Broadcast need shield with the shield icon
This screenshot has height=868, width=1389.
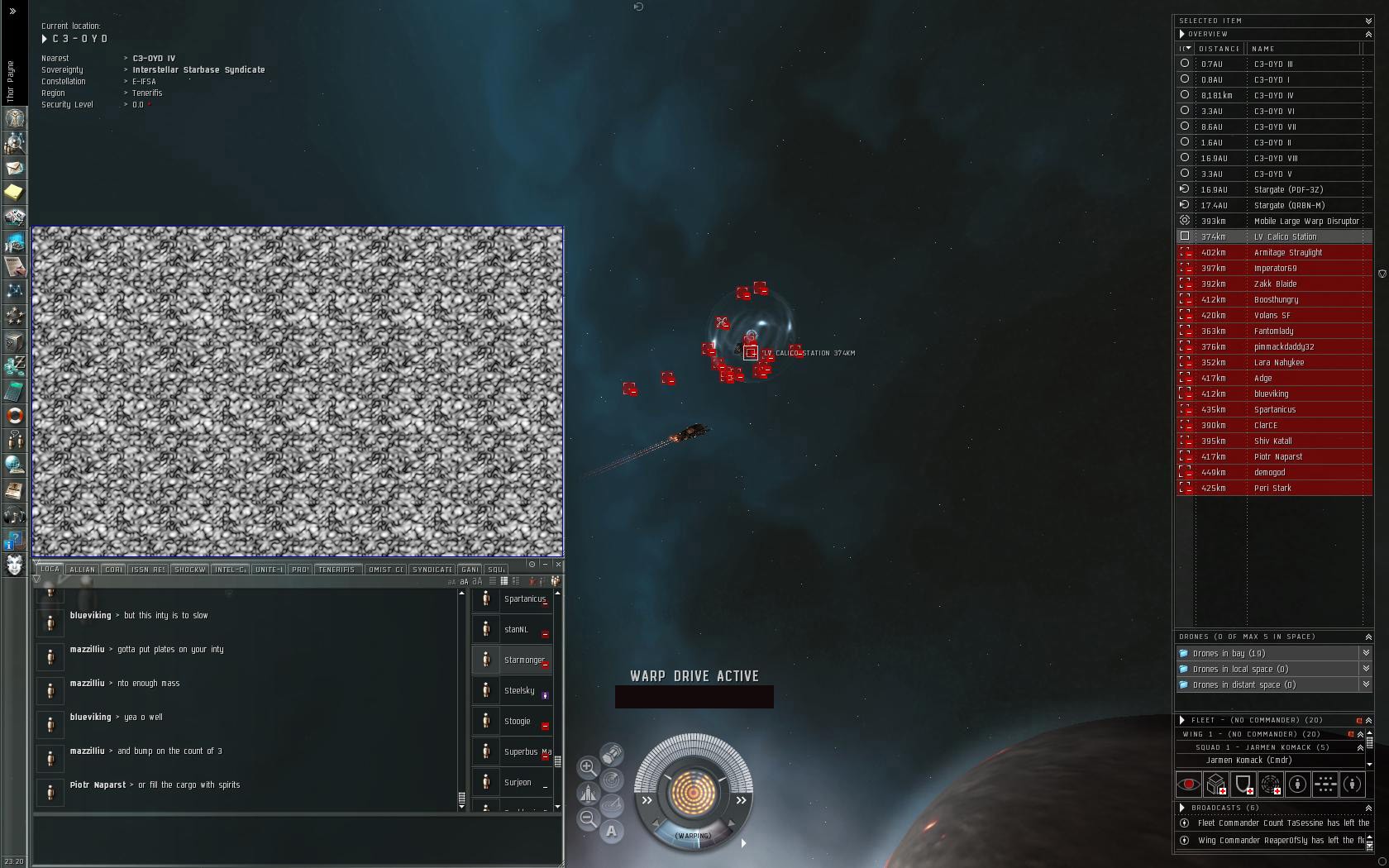(1243, 784)
